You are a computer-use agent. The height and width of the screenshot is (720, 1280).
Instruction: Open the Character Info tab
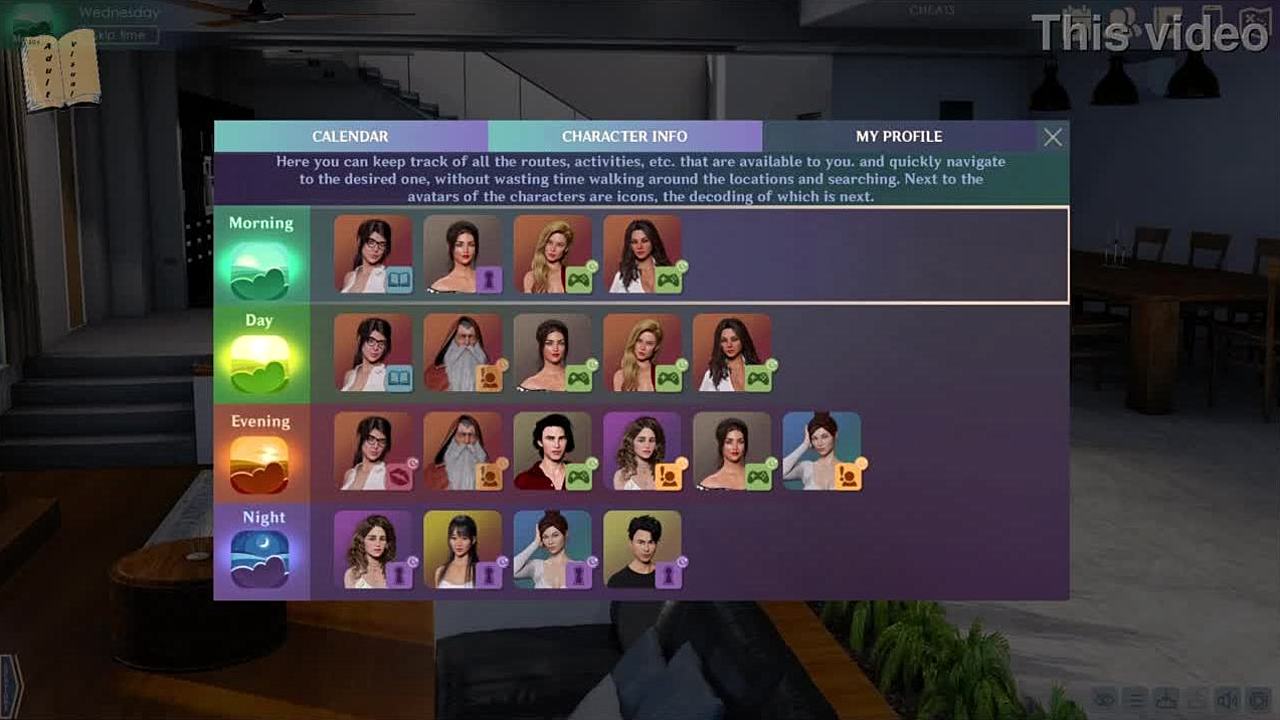coord(624,136)
